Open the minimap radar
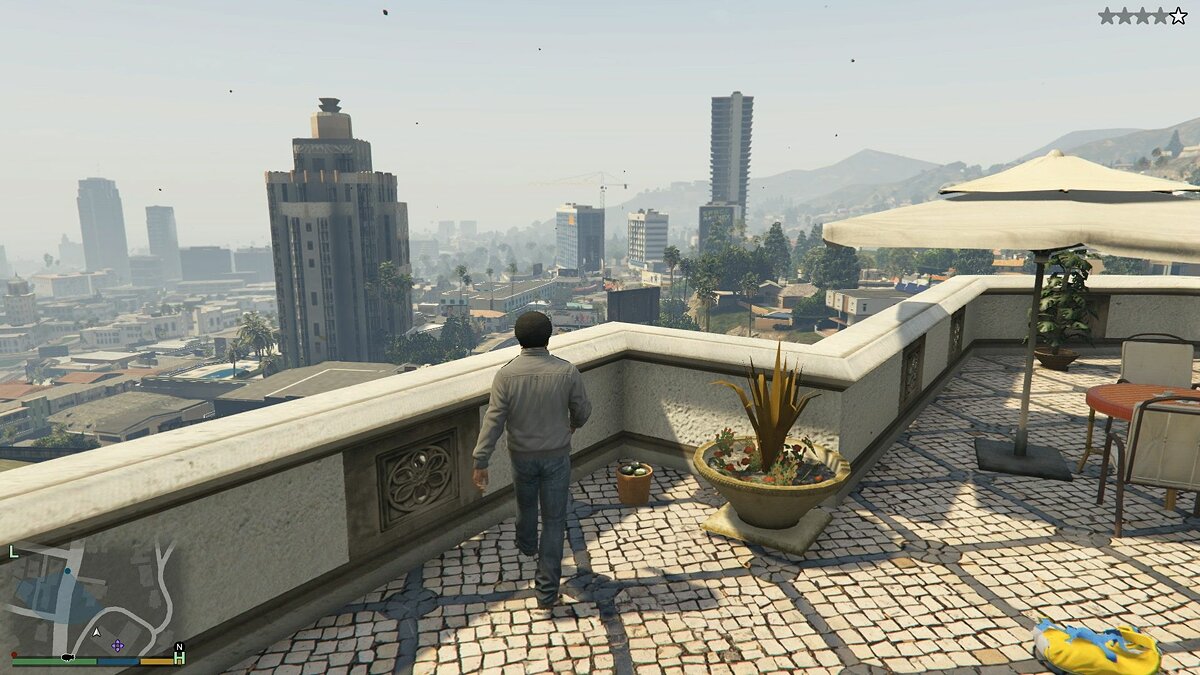This screenshot has height=675, width=1200. [x=97, y=598]
